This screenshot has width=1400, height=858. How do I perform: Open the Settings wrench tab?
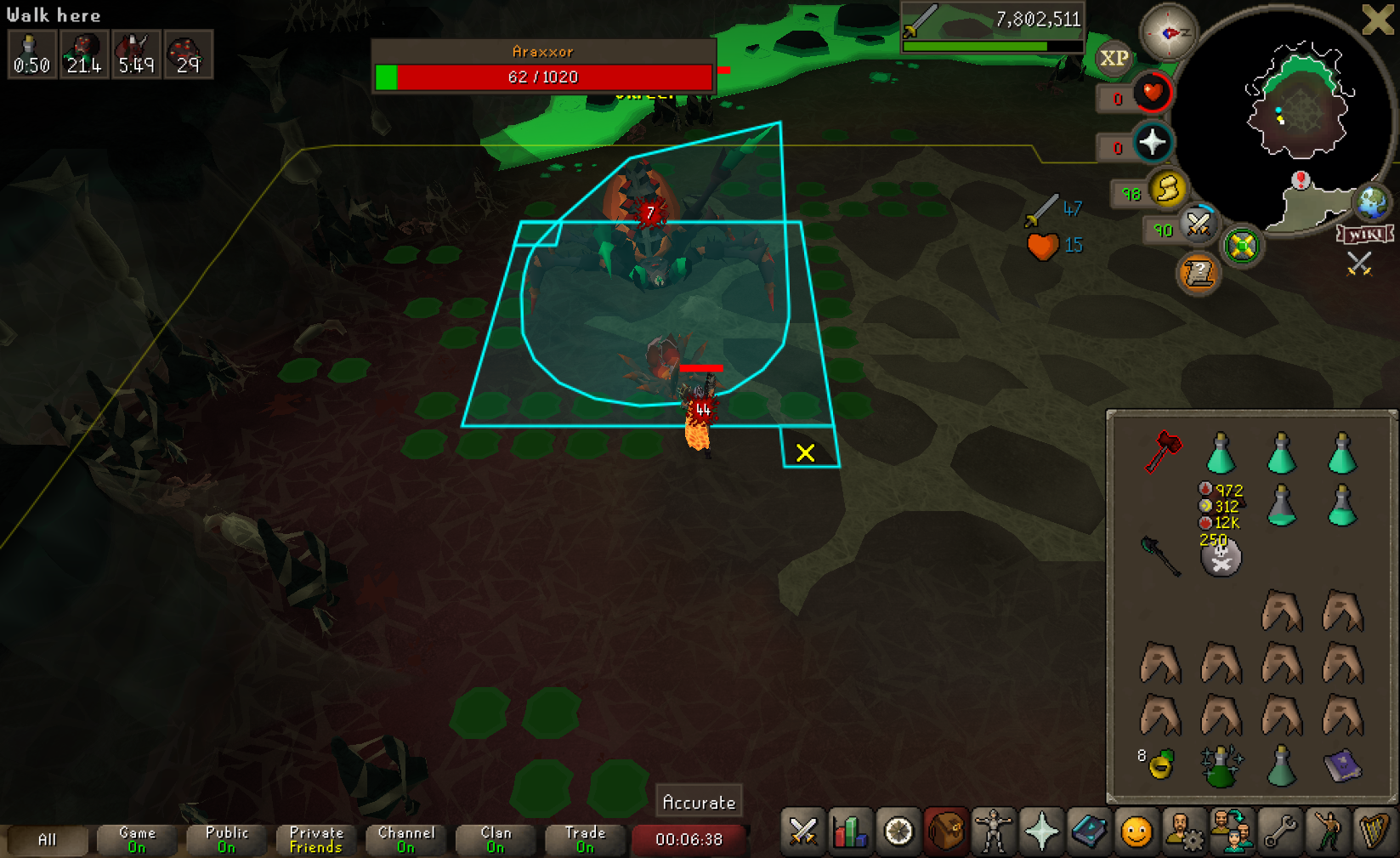(1279, 832)
